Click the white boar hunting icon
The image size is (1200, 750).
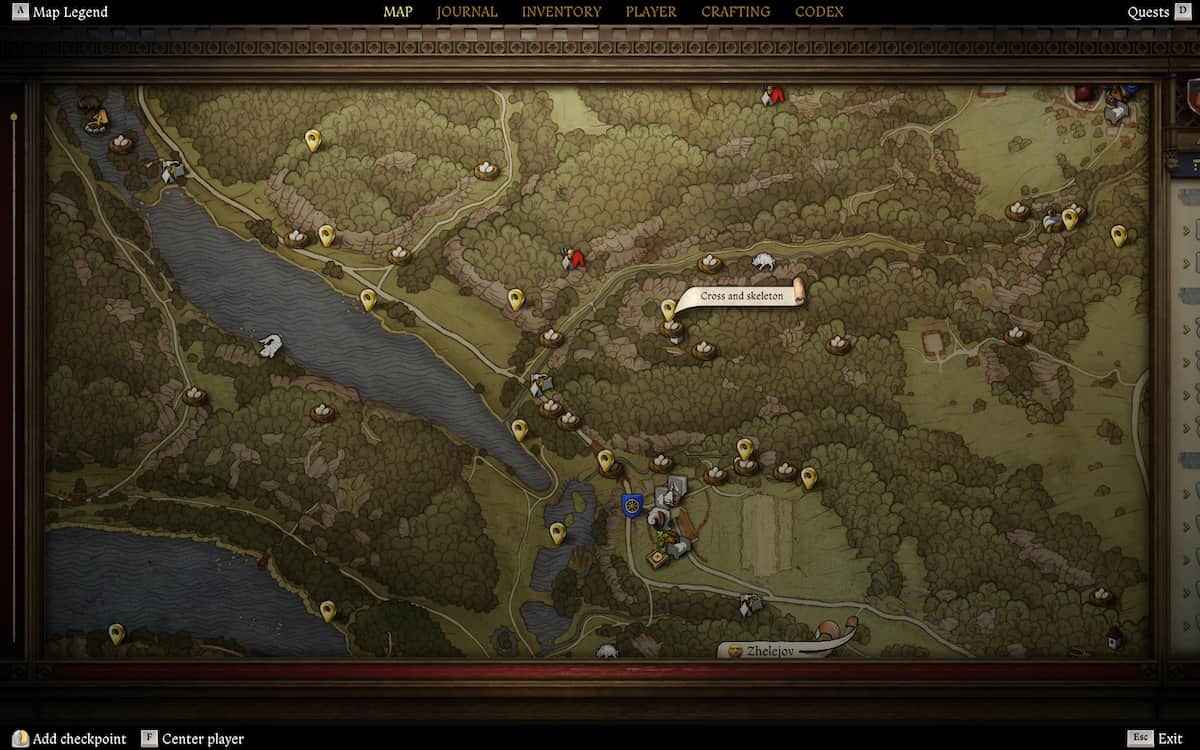tap(763, 262)
